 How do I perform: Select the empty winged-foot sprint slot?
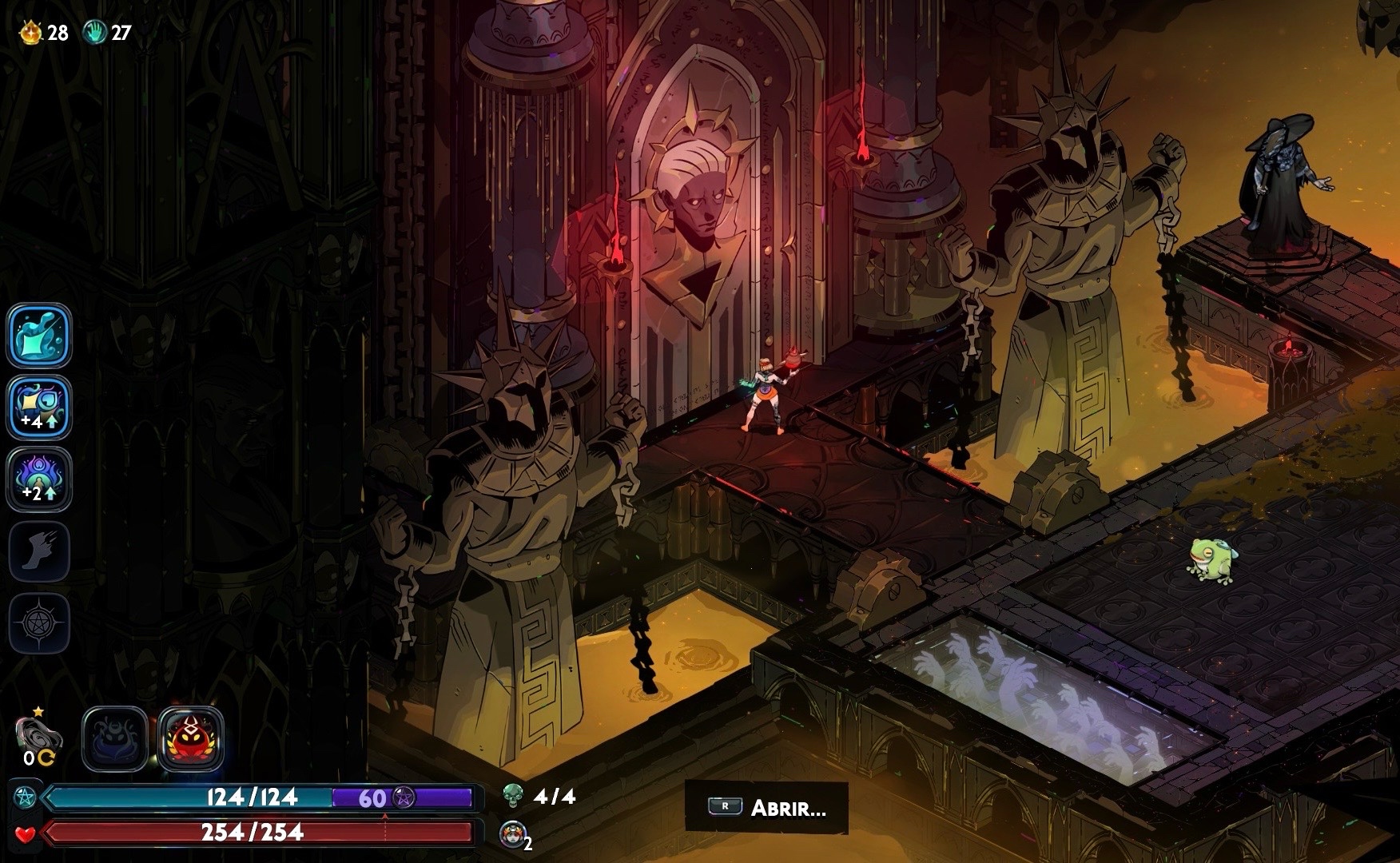coord(39,551)
